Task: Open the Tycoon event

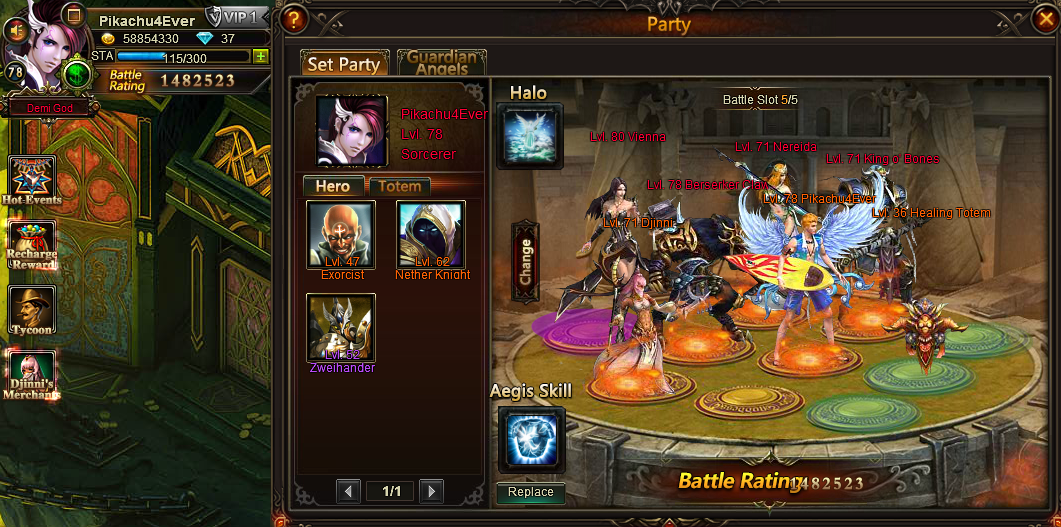Action: click(x=32, y=310)
